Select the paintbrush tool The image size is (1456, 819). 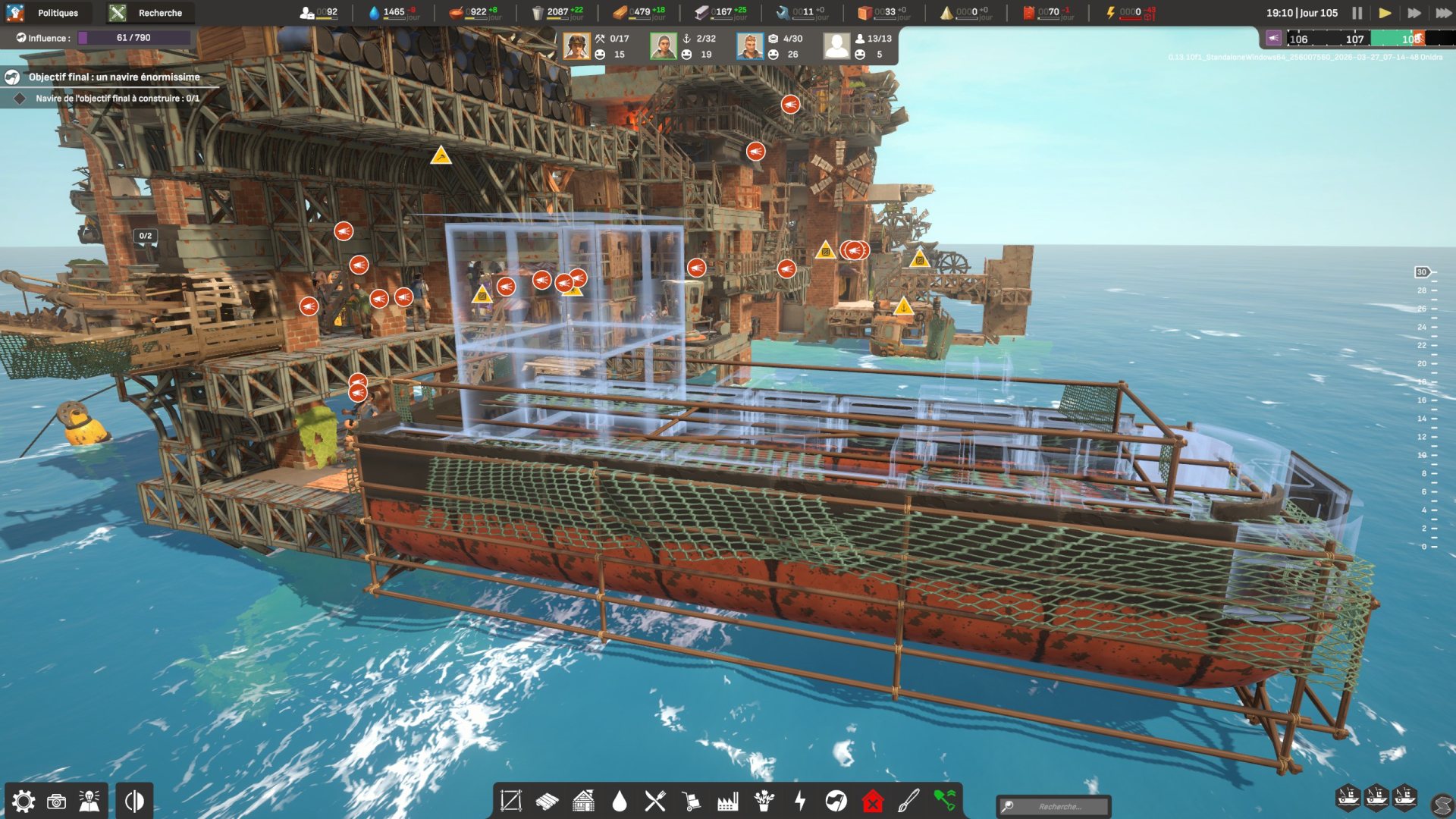coord(908,801)
